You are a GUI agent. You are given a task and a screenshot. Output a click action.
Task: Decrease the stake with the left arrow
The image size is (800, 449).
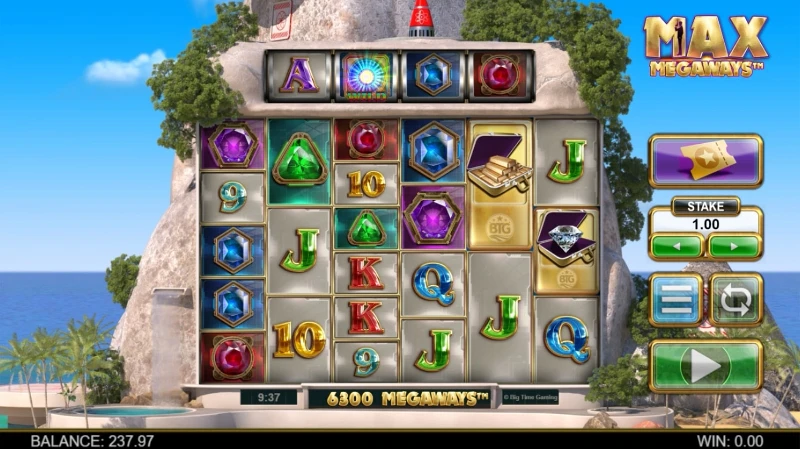click(676, 245)
